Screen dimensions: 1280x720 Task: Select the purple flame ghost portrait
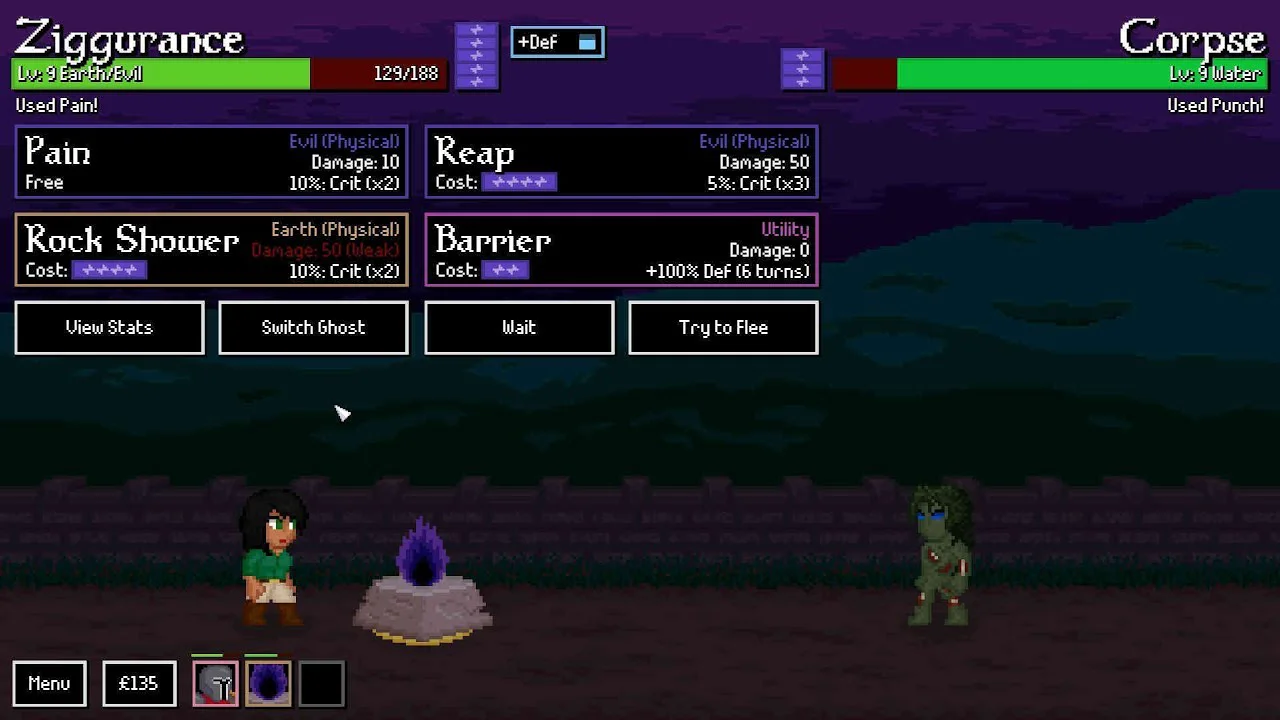268,684
